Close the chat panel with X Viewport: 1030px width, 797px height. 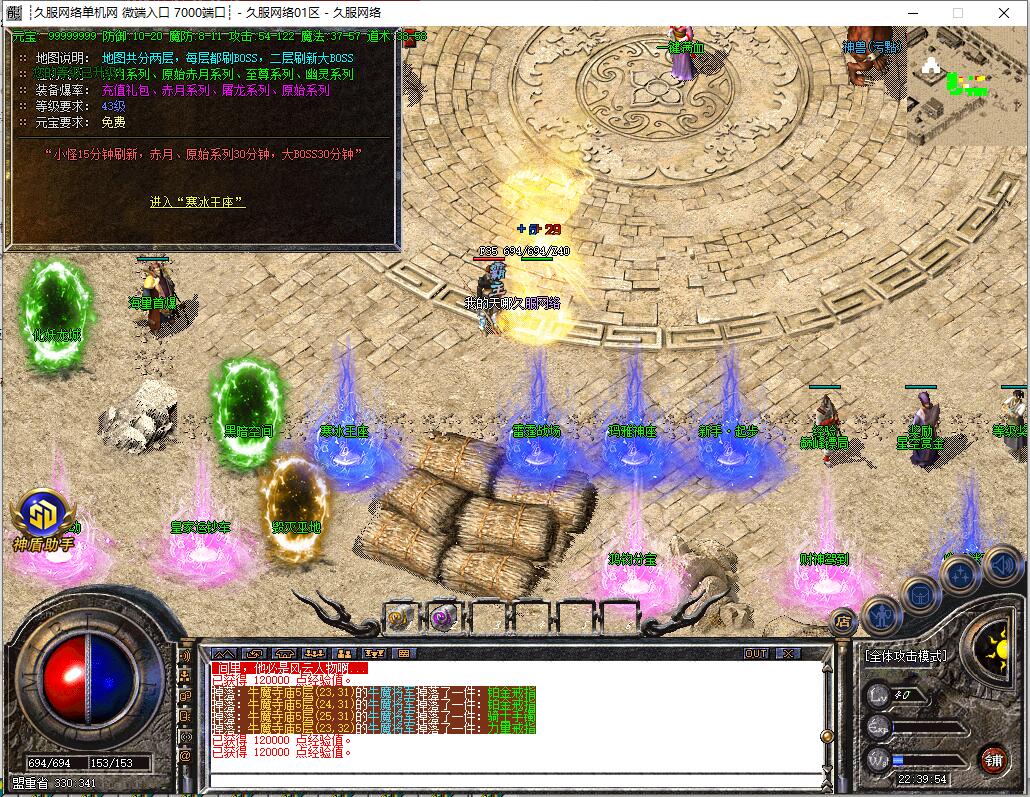coord(789,653)
